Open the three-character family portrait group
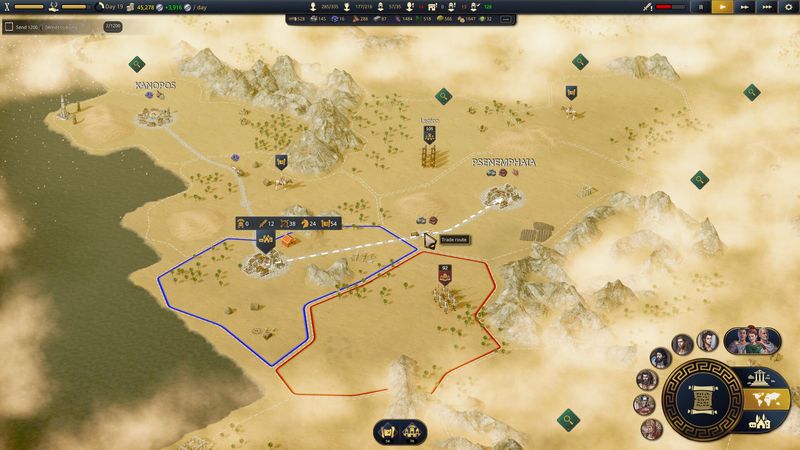 pyautogui.click(x=751, y=340)
